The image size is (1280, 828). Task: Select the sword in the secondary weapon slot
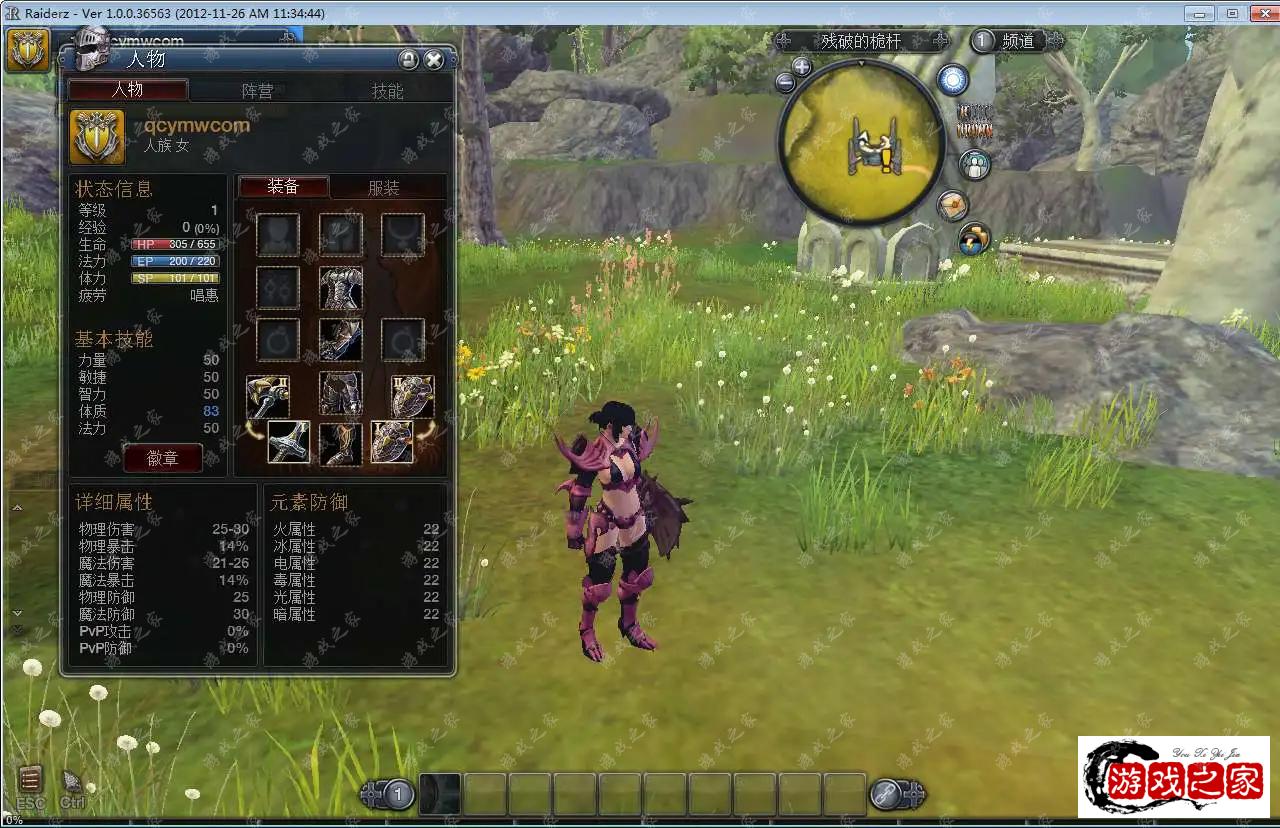coord(289,442)
